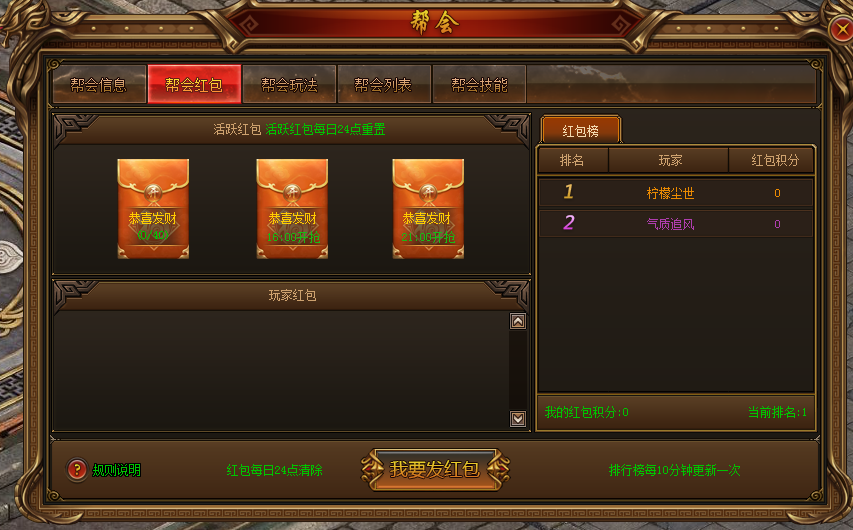Select rank 2 player 气质追风
Image resolution: width=853 pixels, height=530 pixels.
670,224
